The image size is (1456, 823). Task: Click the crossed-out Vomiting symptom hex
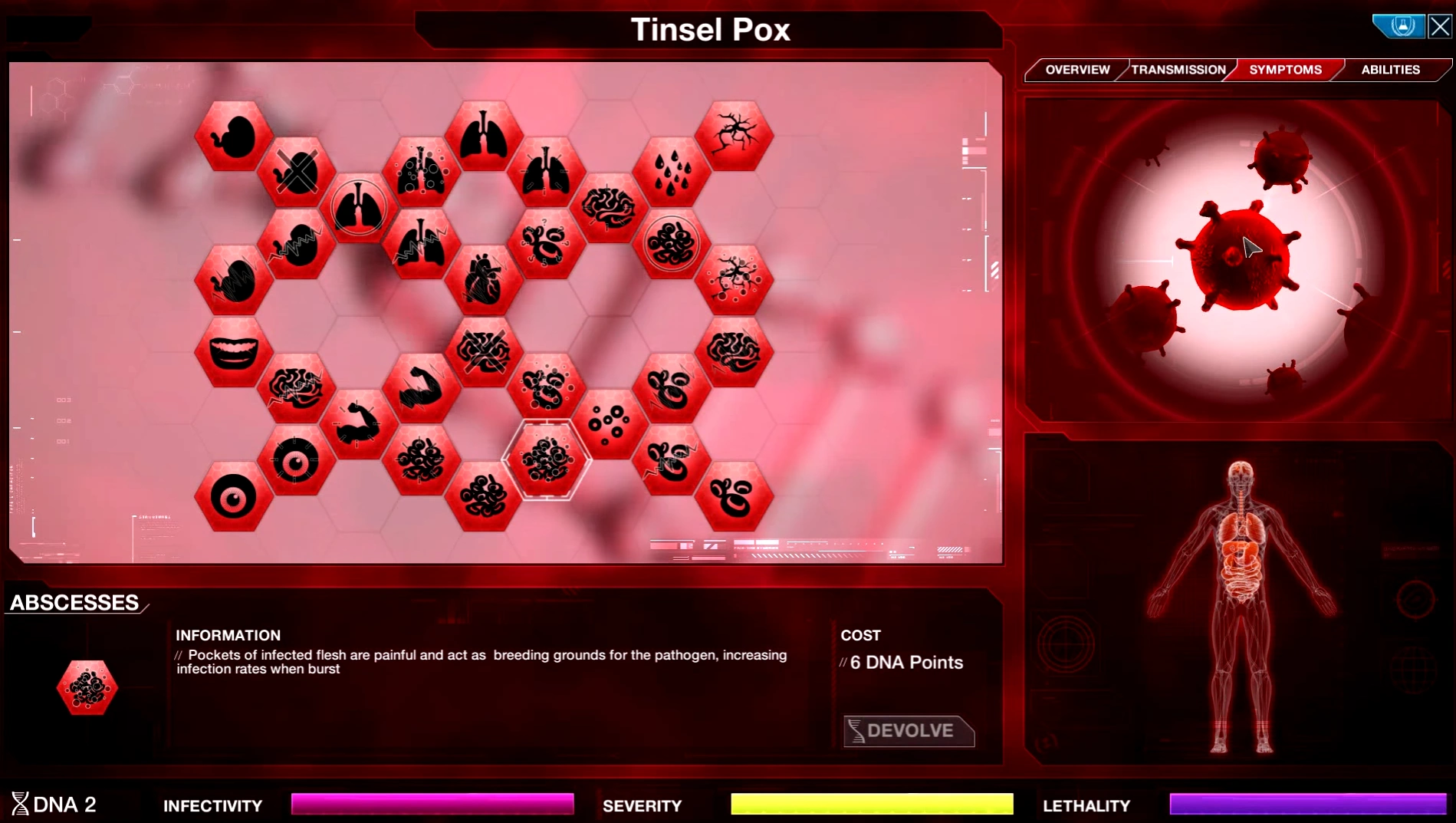click(x=297, y=171)
